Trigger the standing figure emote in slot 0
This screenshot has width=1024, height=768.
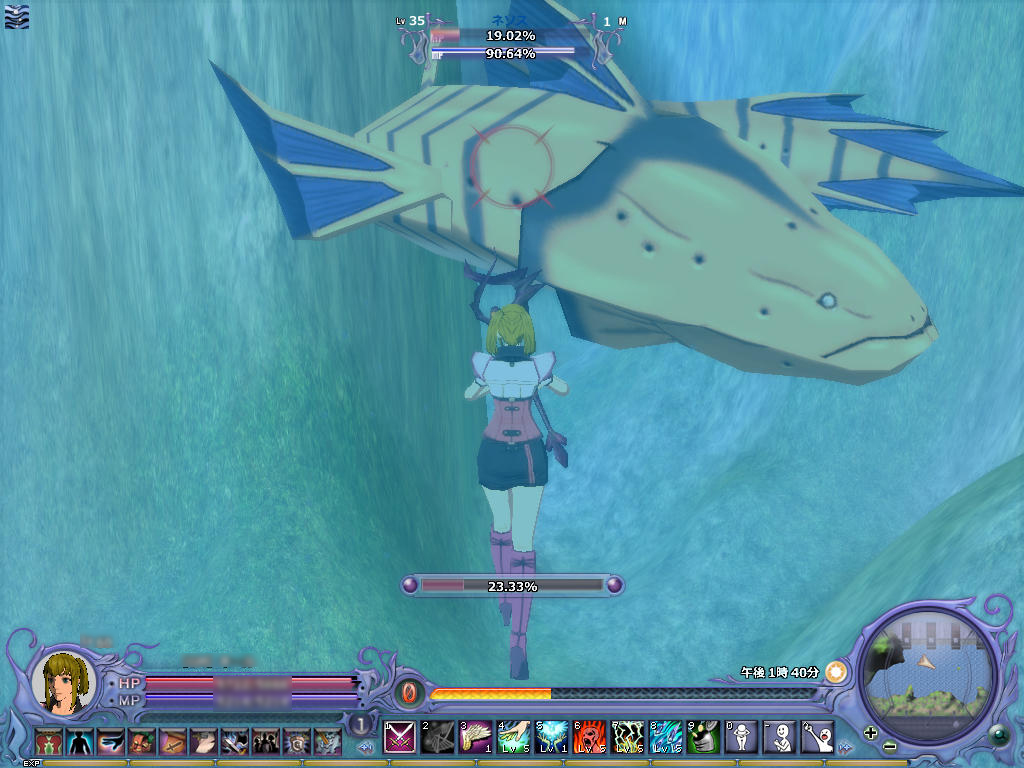(741, 738)
